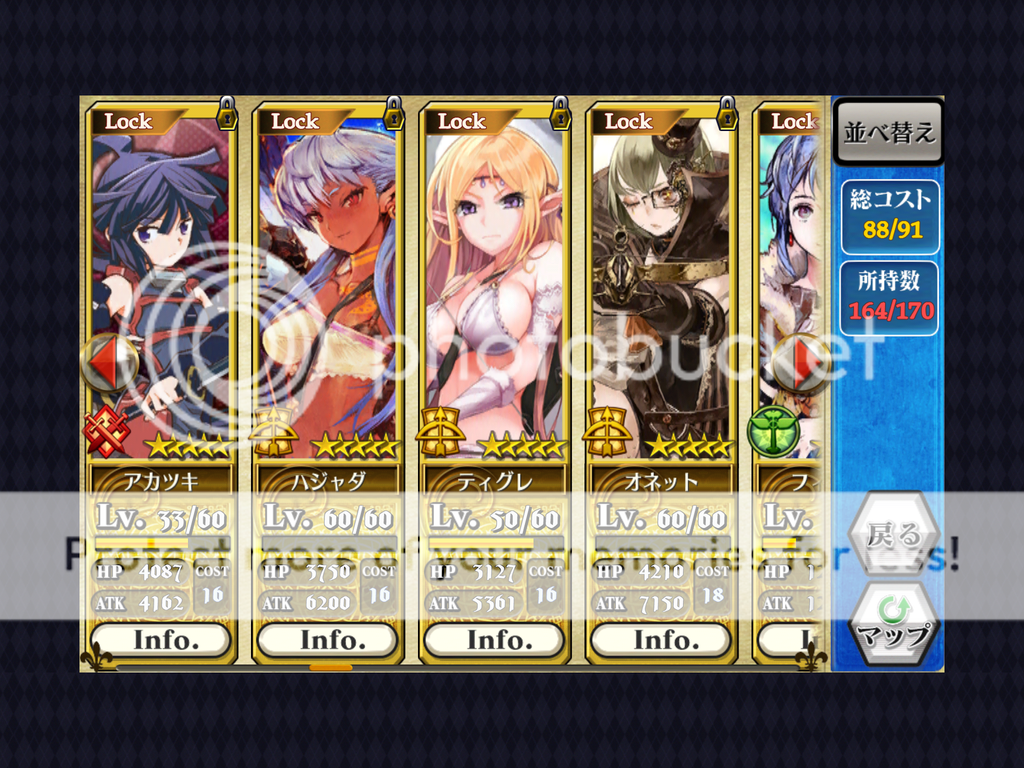Select the ハジャダ character card
The width and height of the screenshot is (1024, 768).
327,290
